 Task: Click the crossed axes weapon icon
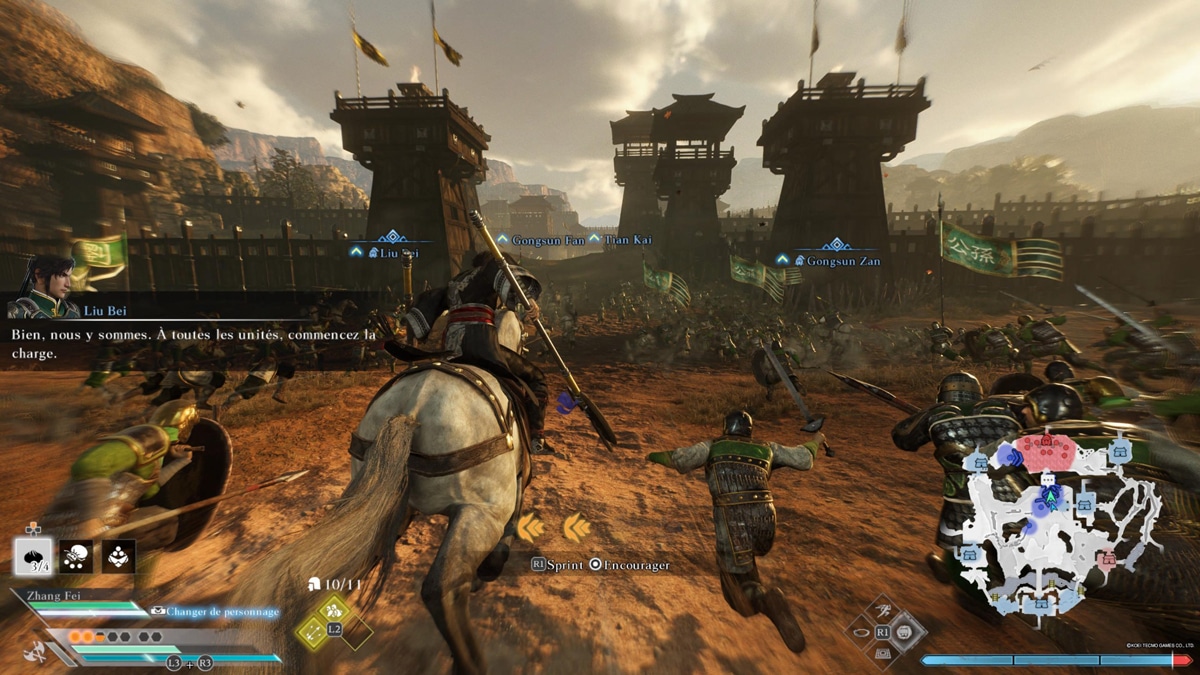(x=37, y=649)
